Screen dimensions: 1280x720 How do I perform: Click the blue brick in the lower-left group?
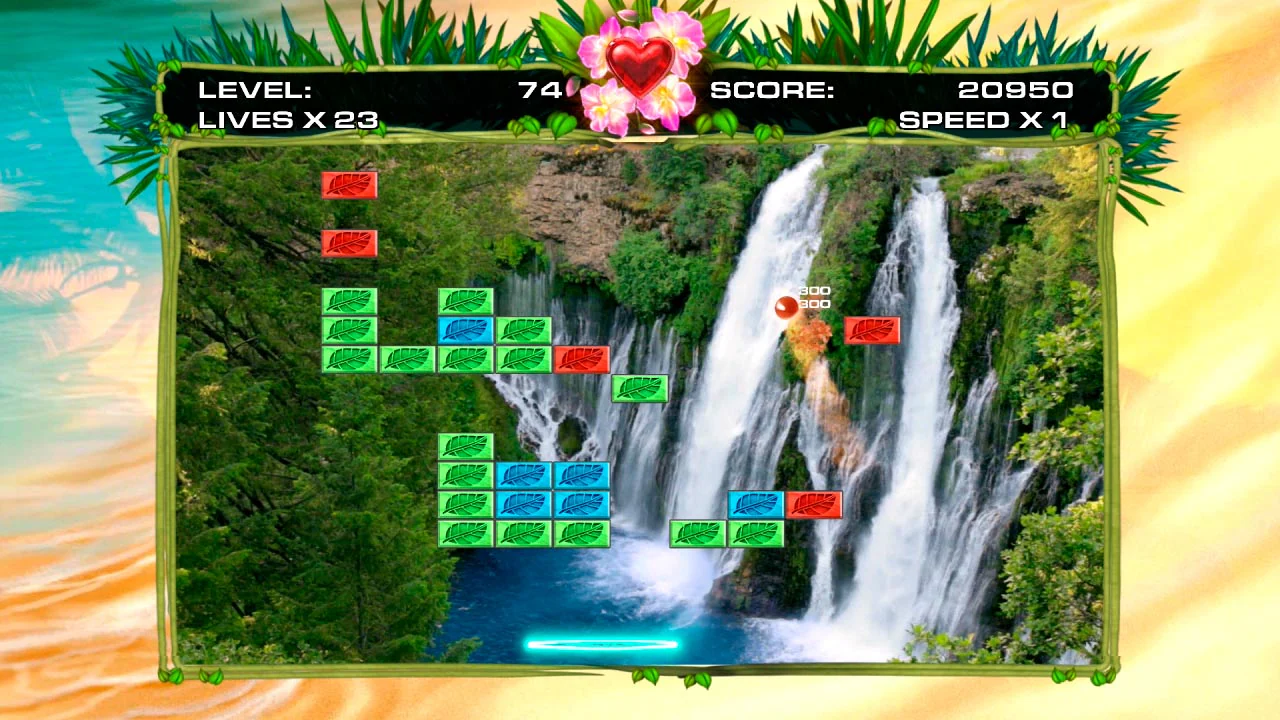[x=525, y=475]
